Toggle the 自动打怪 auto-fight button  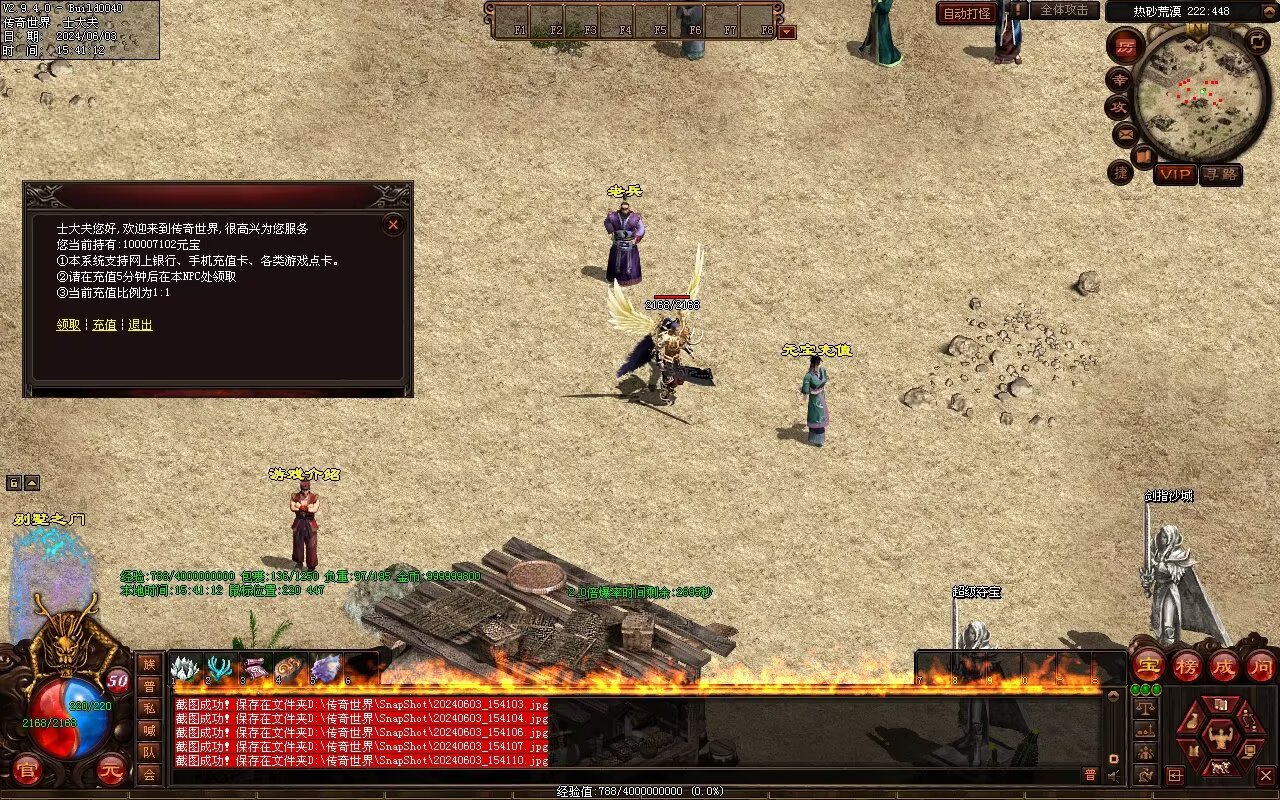(967, 13)
